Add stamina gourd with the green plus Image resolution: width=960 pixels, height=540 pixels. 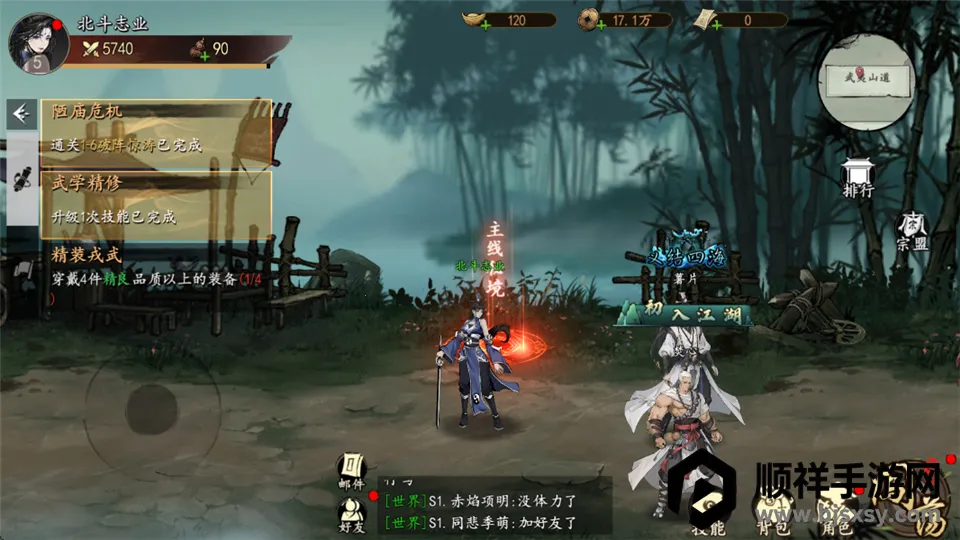[x=203, y=55]
